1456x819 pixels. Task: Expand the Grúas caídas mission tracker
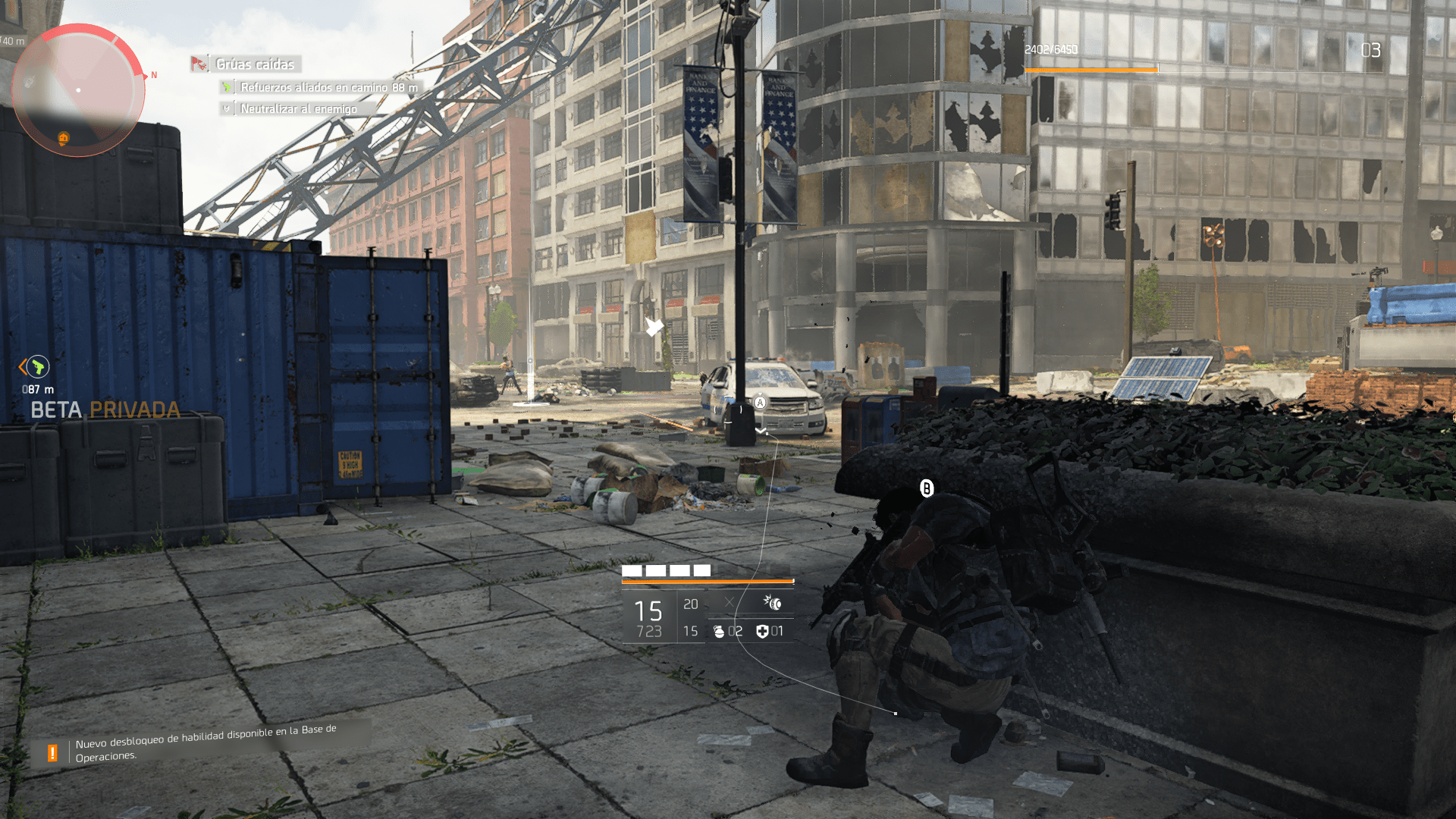click(253, 64)
